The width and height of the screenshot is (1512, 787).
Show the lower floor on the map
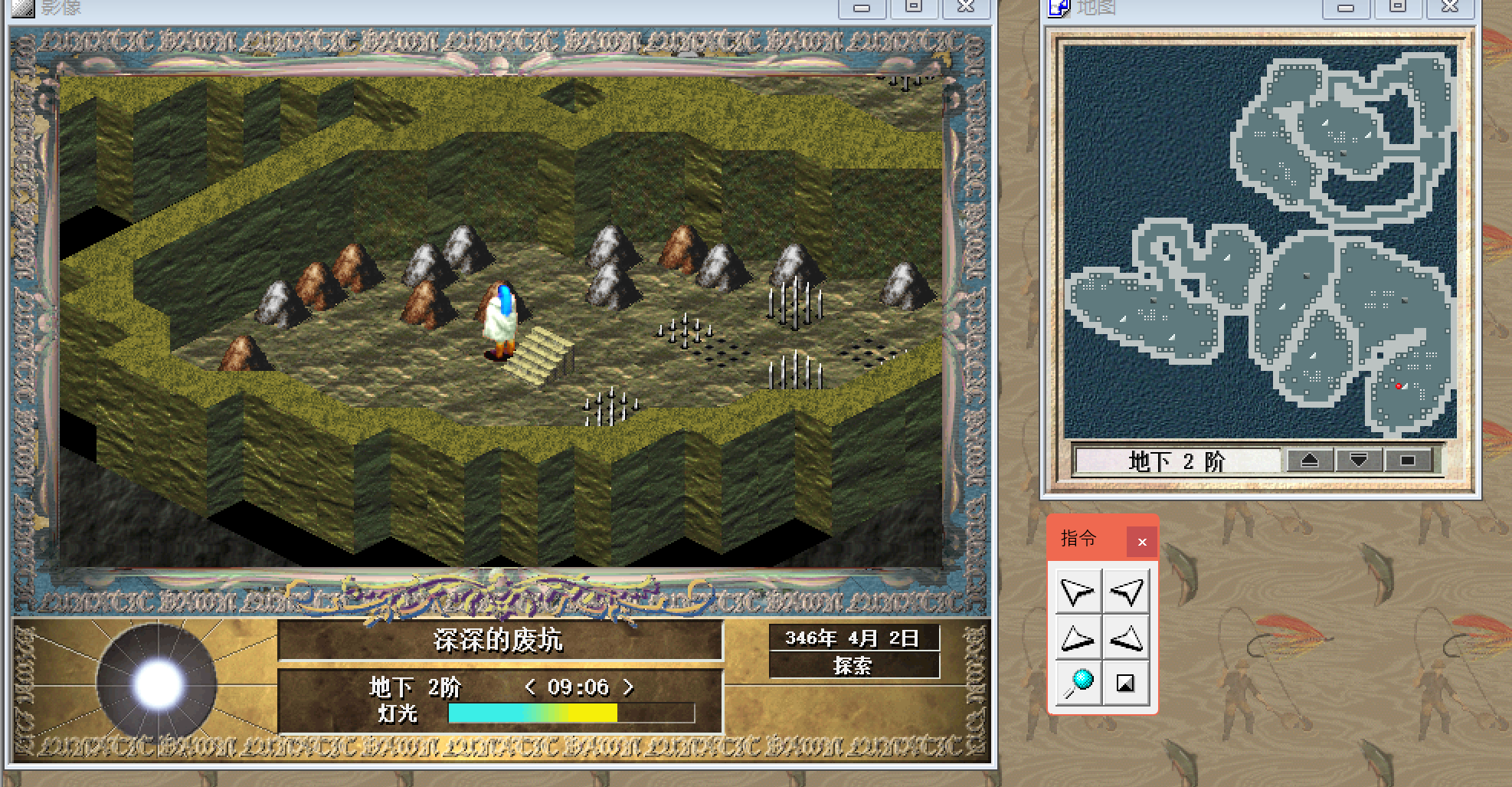coord(1359,461)
